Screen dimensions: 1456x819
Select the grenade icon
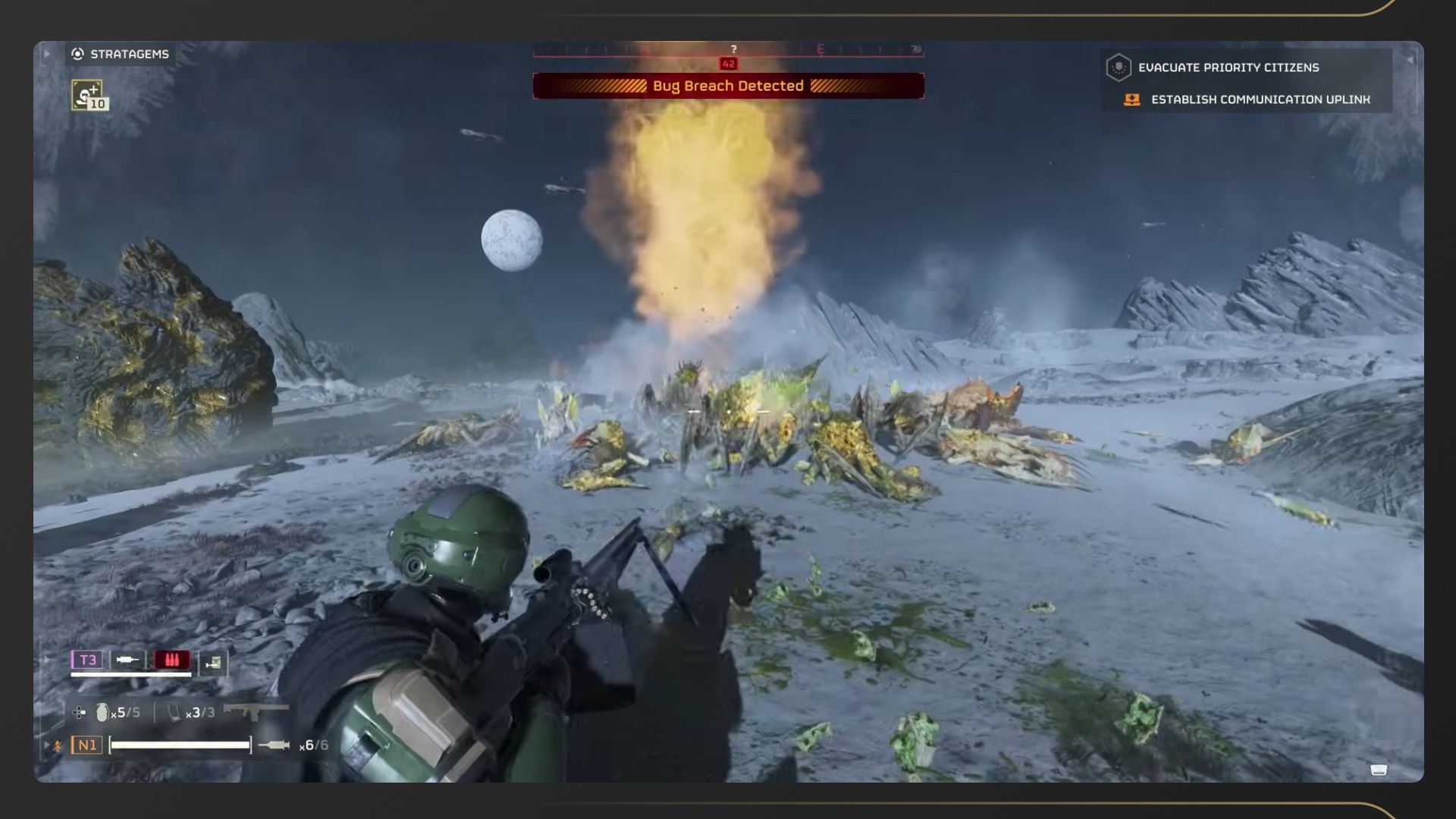(102, 712)
